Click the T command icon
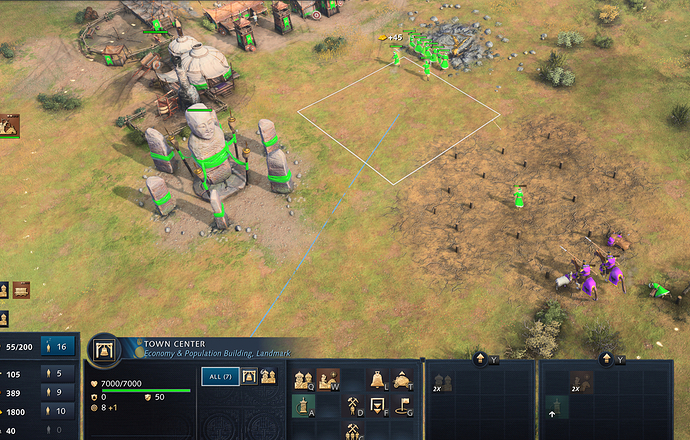The image size is (690, 440). click(403, 380)
